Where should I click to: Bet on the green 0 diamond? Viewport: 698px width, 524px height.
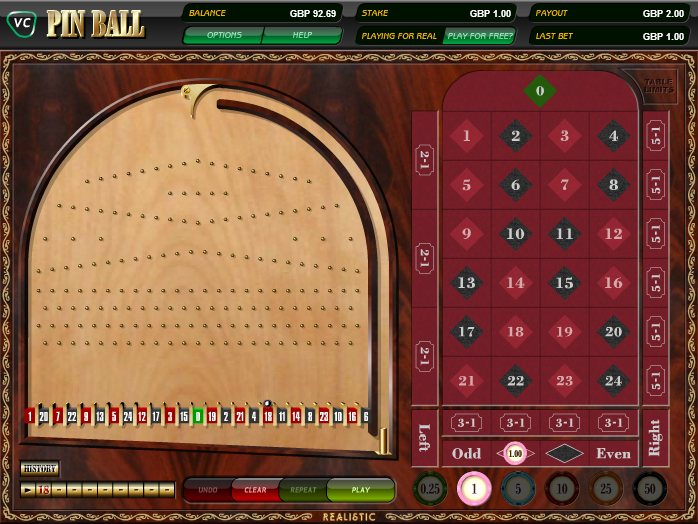[x=540, y=92]
